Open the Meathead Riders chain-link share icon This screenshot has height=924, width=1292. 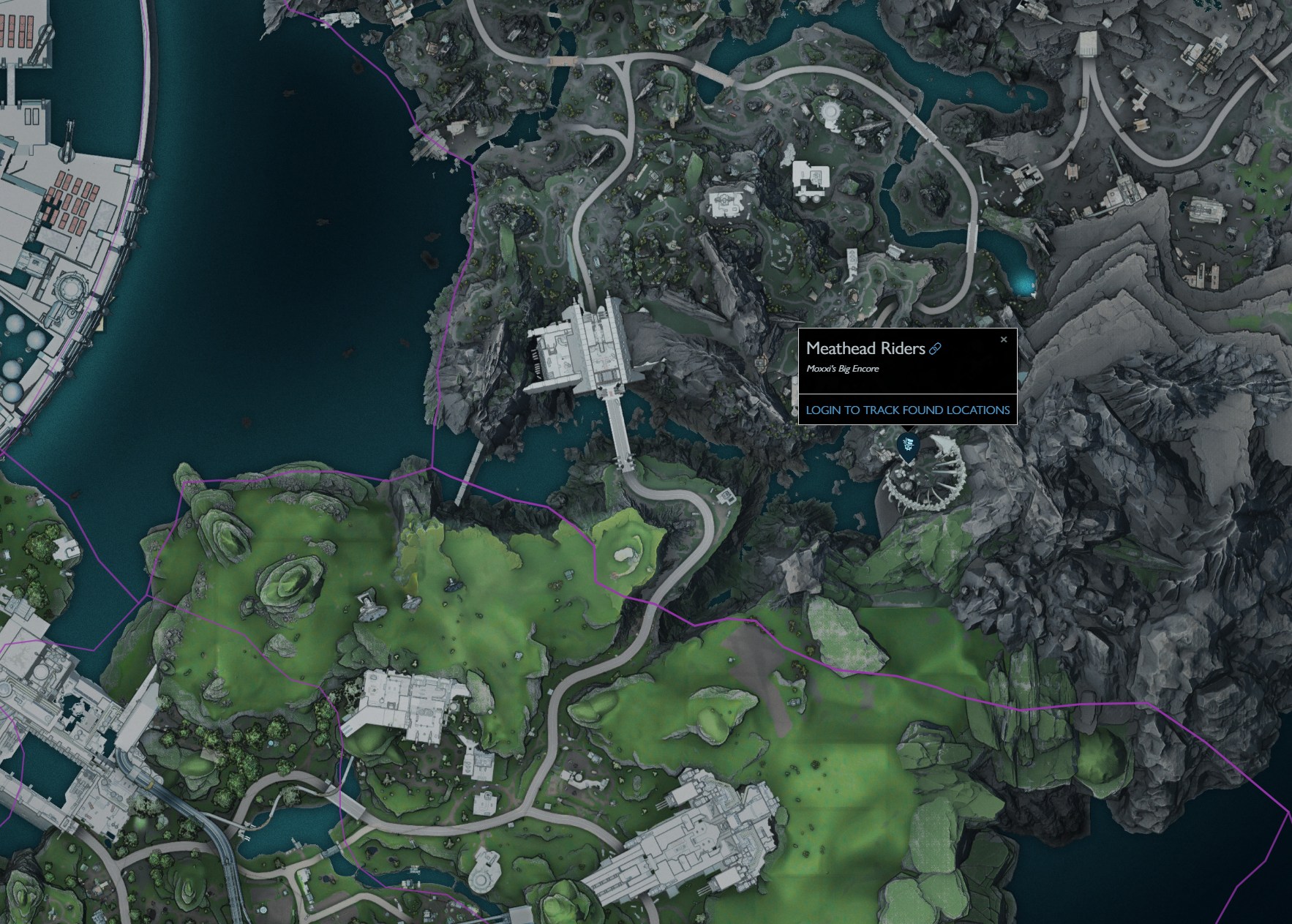(x=935, y=348)
